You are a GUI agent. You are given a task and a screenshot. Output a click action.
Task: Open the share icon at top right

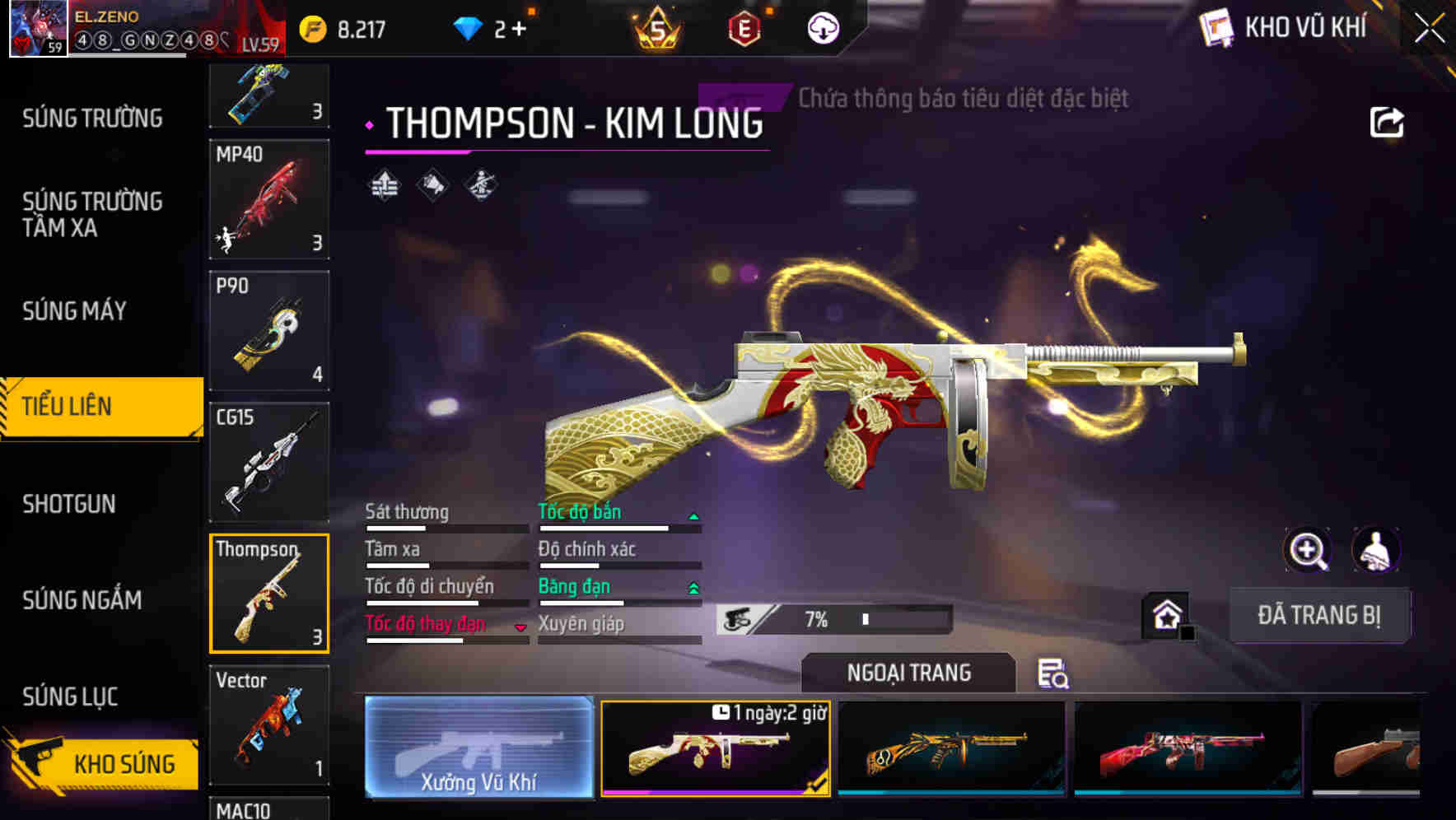click(x=1388, y=122)
